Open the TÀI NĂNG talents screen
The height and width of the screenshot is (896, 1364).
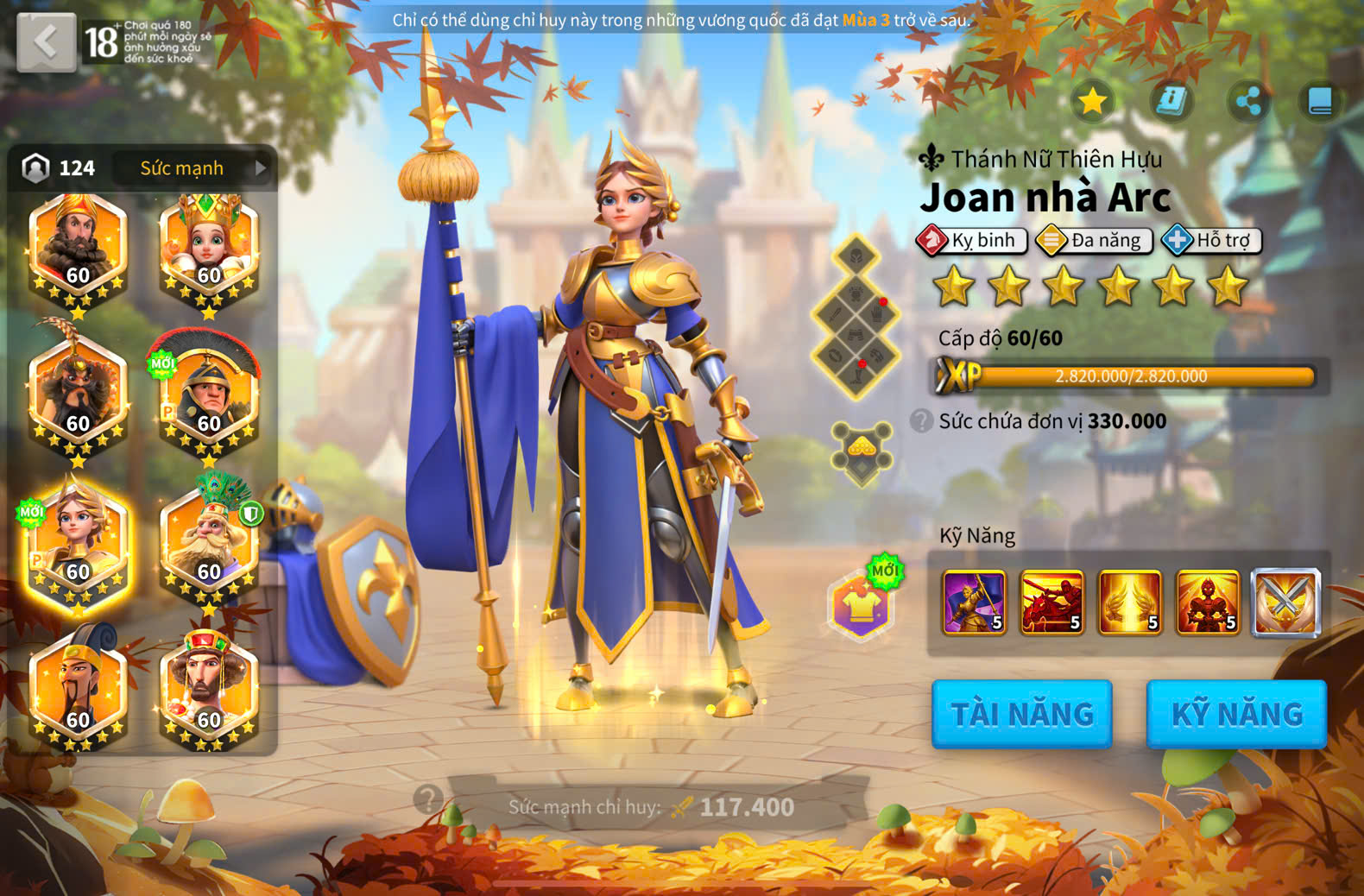click(x=1021, y=714)
